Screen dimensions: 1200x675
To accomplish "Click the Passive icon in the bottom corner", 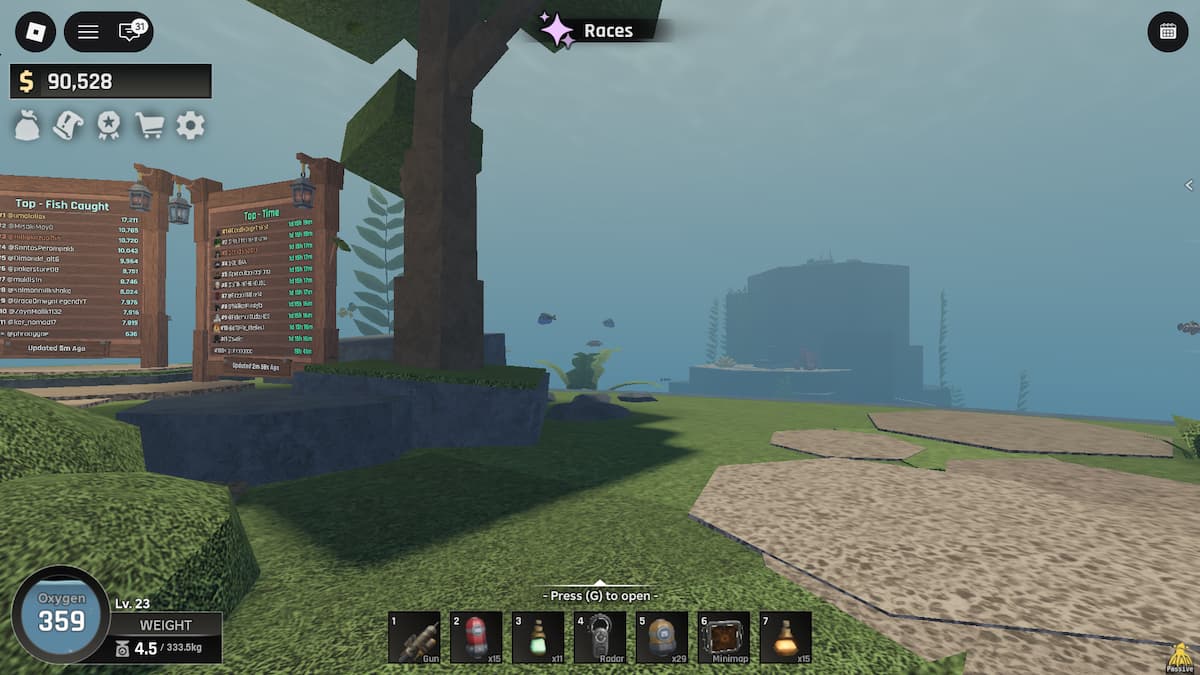I will (1179, 658).
